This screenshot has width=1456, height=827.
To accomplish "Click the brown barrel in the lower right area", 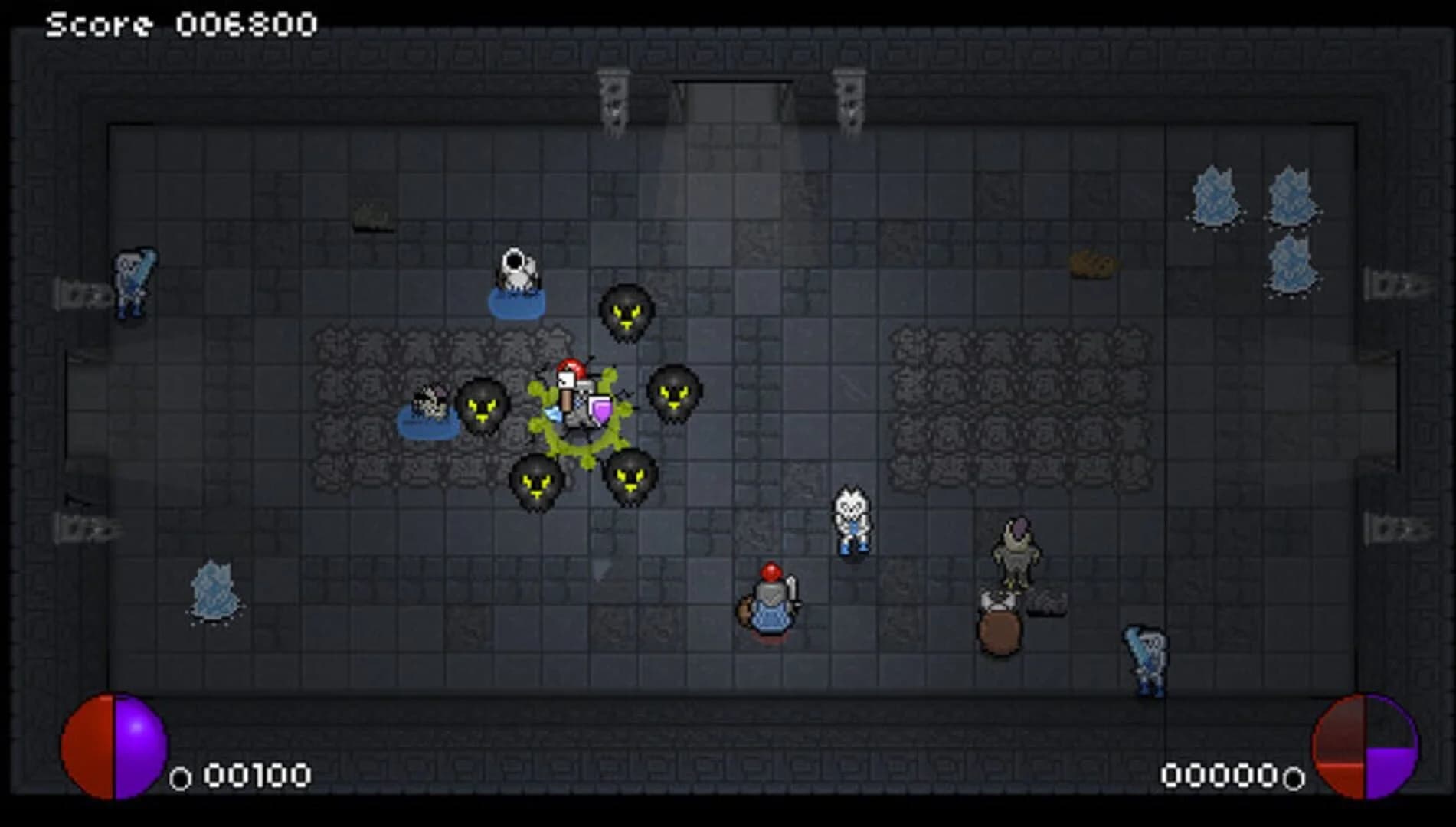I will (998, 628).
